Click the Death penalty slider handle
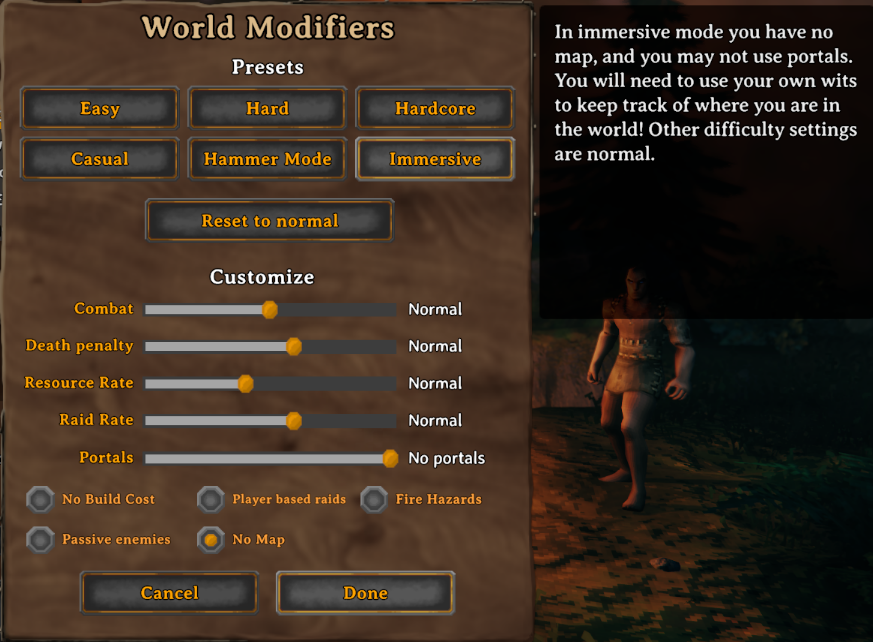This screenshot has height=642, width=873. 294,347
